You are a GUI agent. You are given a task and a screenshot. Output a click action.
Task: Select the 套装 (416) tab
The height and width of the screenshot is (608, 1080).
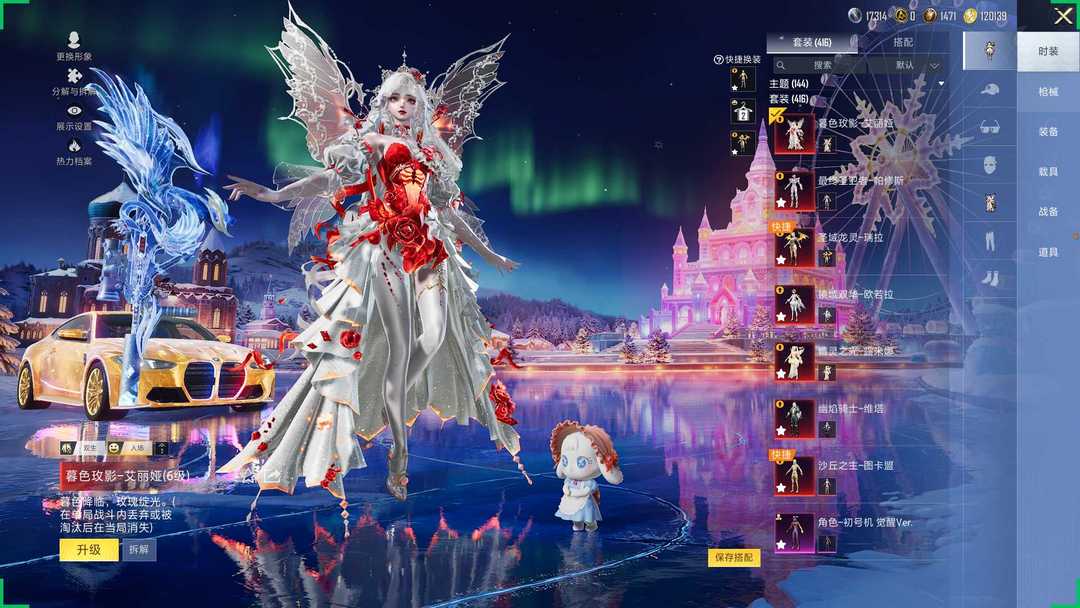coord(811,43)
